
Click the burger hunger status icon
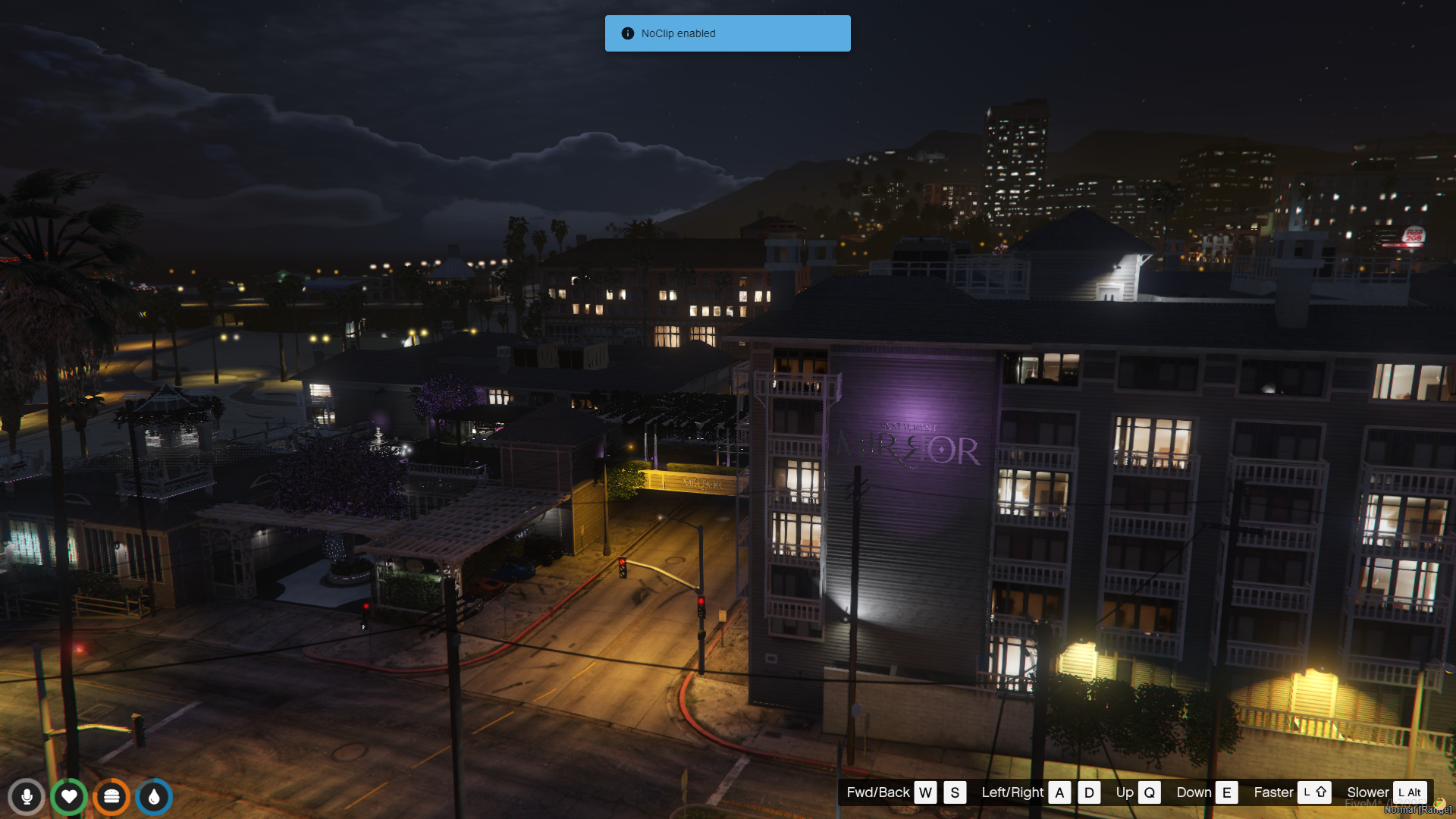pos(111,797)
